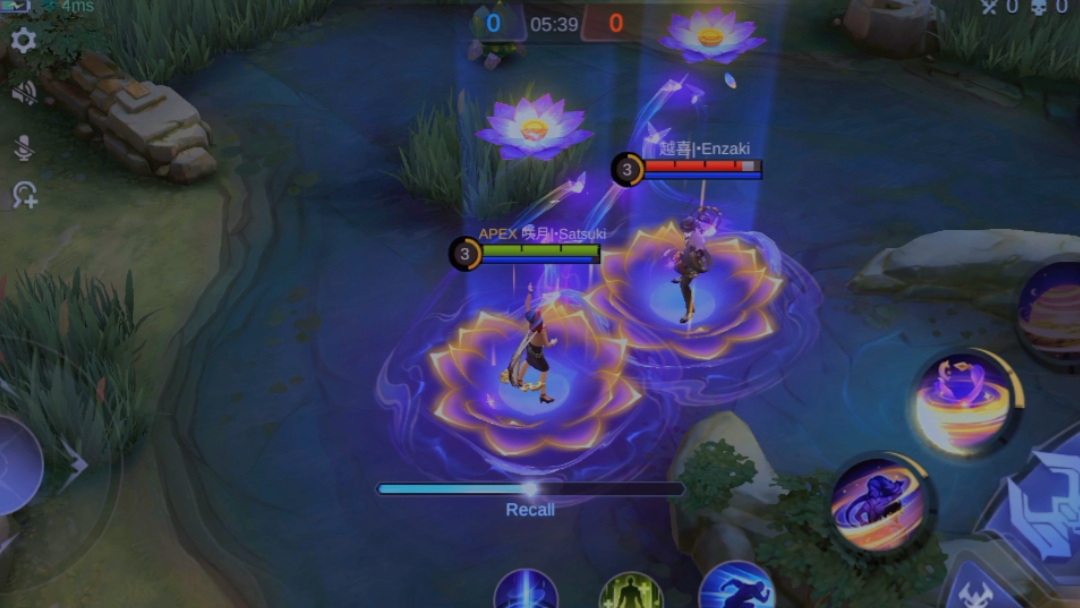Viewport: 1080px width, 608px height.
Task: Tap the movement joystick pad
Action: tap(18, 466)
